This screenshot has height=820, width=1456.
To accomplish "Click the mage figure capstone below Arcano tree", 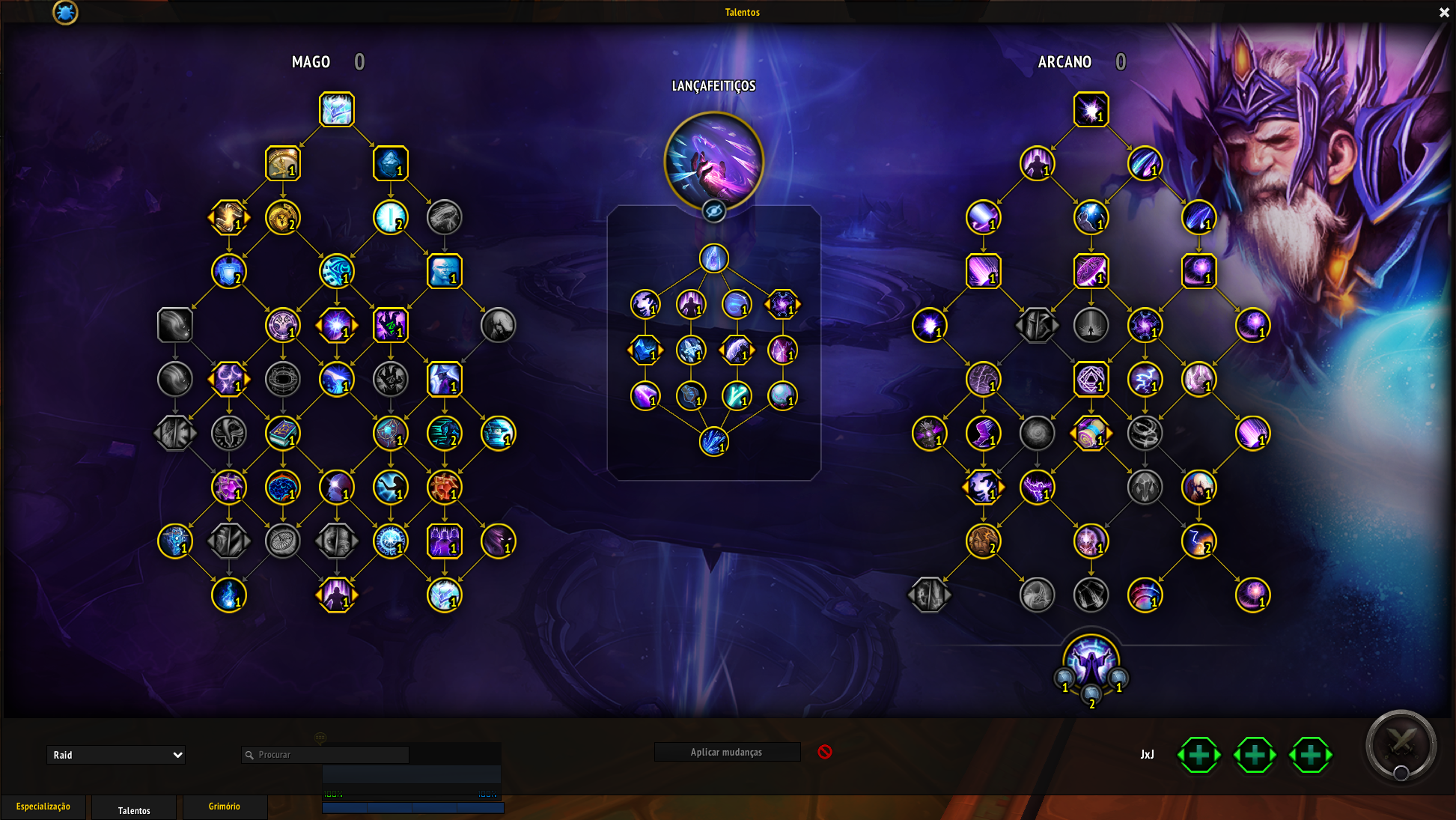I will (x=1091, y=662).
